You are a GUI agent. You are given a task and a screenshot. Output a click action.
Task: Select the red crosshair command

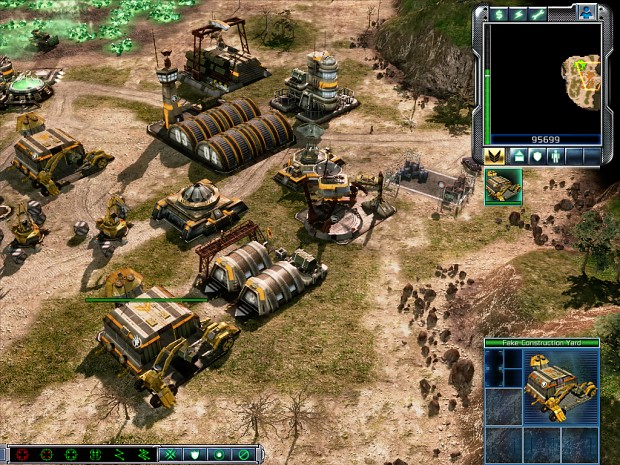(22, 455)
